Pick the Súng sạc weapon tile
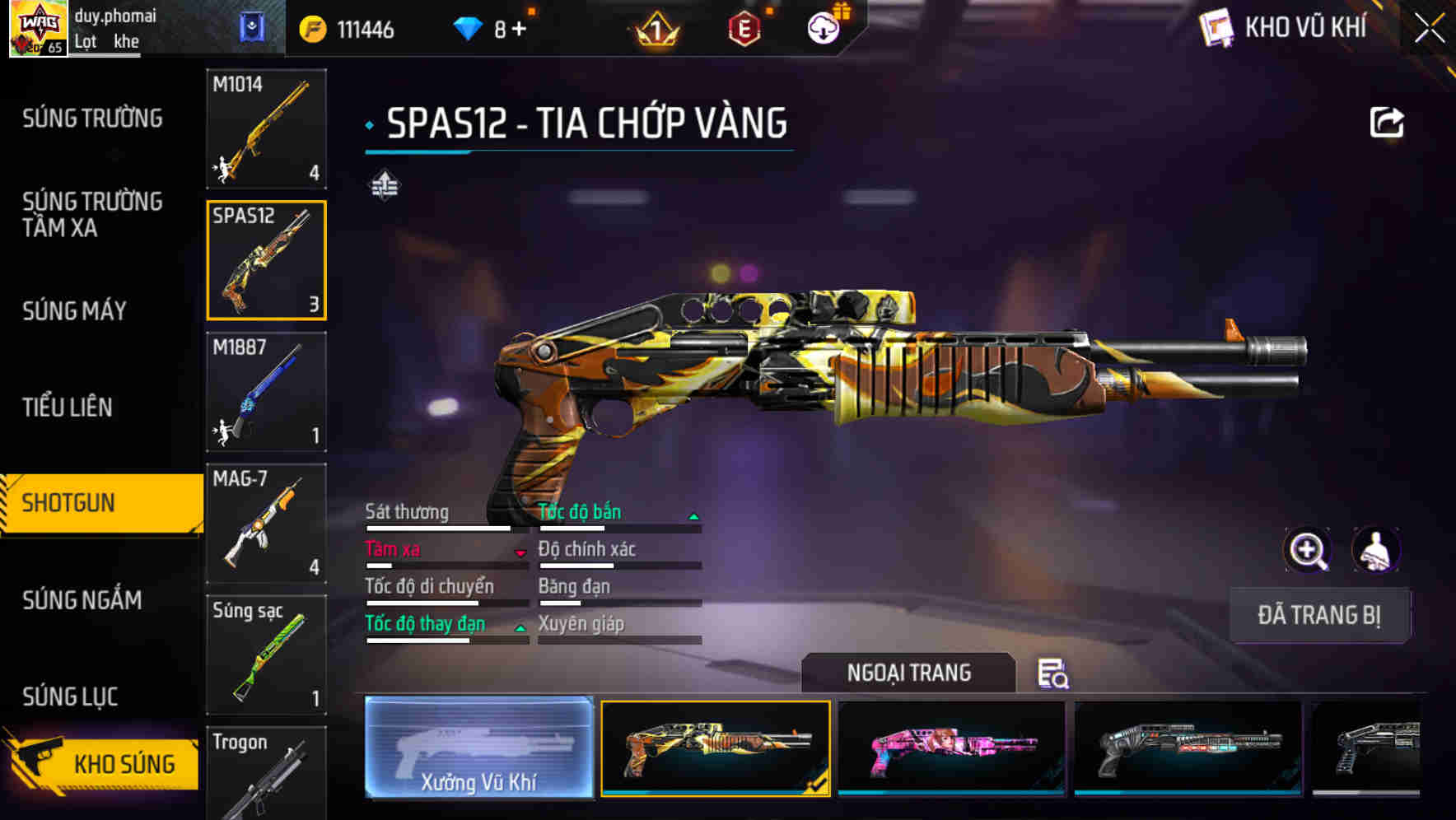The height and width of the screenshot is (820, 1456). pyautogui.click(x=266, y=655)
